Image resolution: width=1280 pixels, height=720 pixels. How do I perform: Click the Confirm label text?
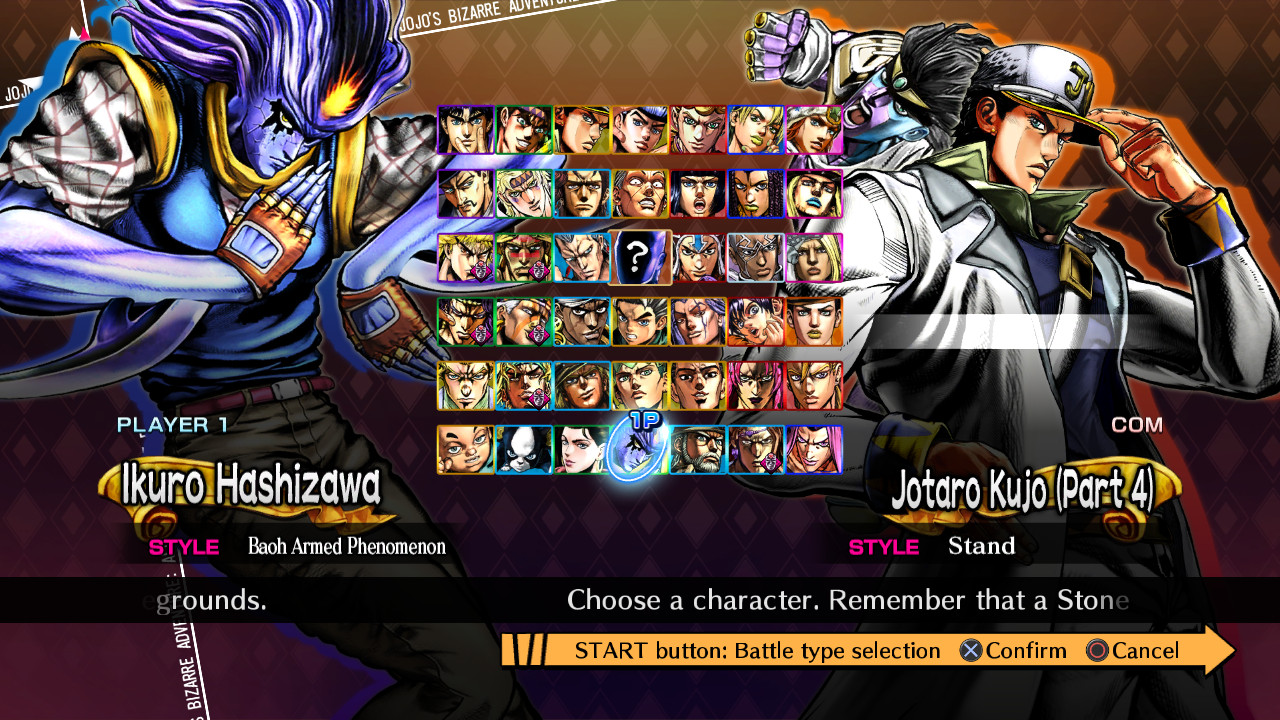tap(1022, 650)
